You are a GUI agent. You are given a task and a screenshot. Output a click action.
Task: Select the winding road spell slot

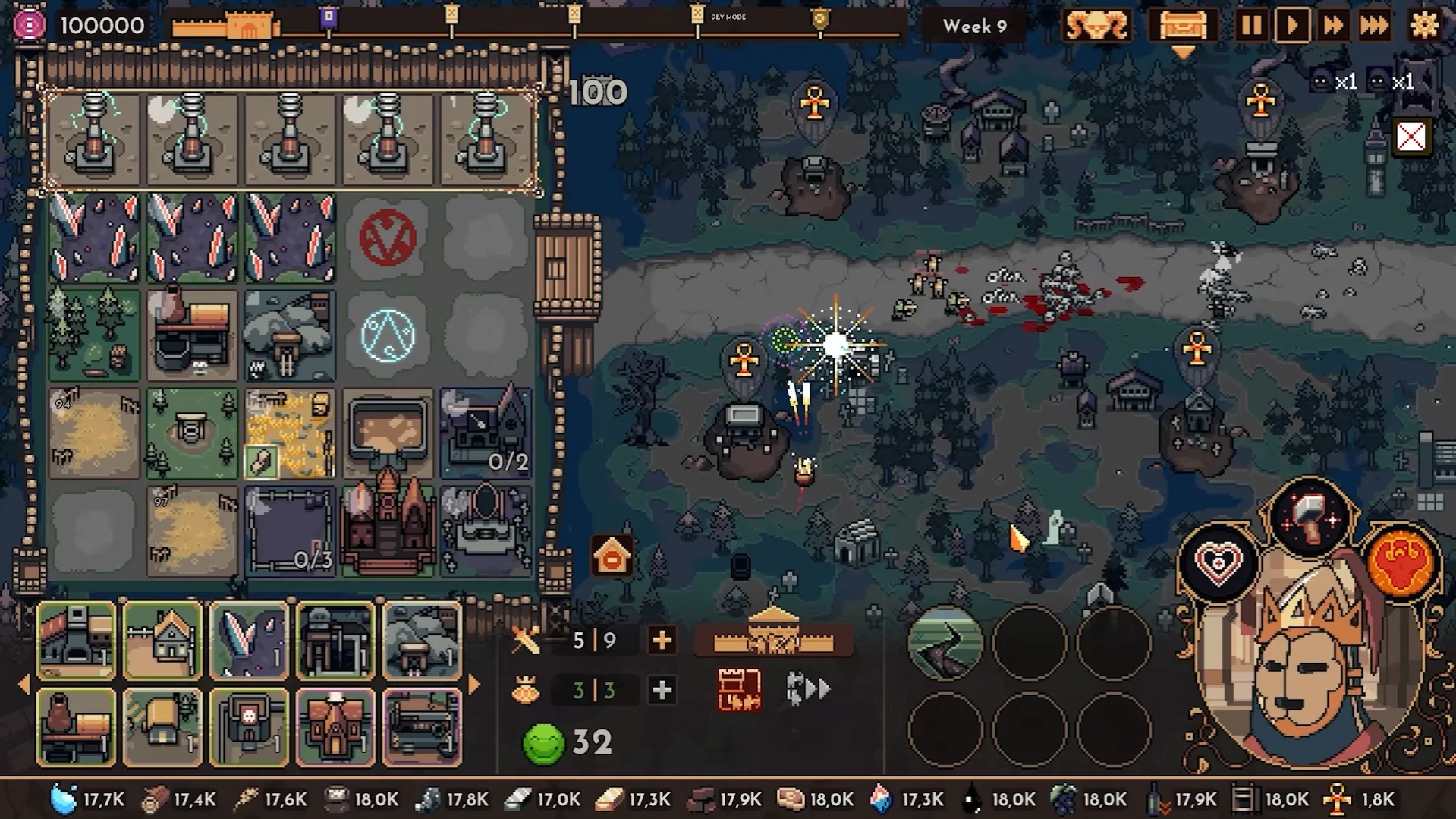click(x=945, y=643)
